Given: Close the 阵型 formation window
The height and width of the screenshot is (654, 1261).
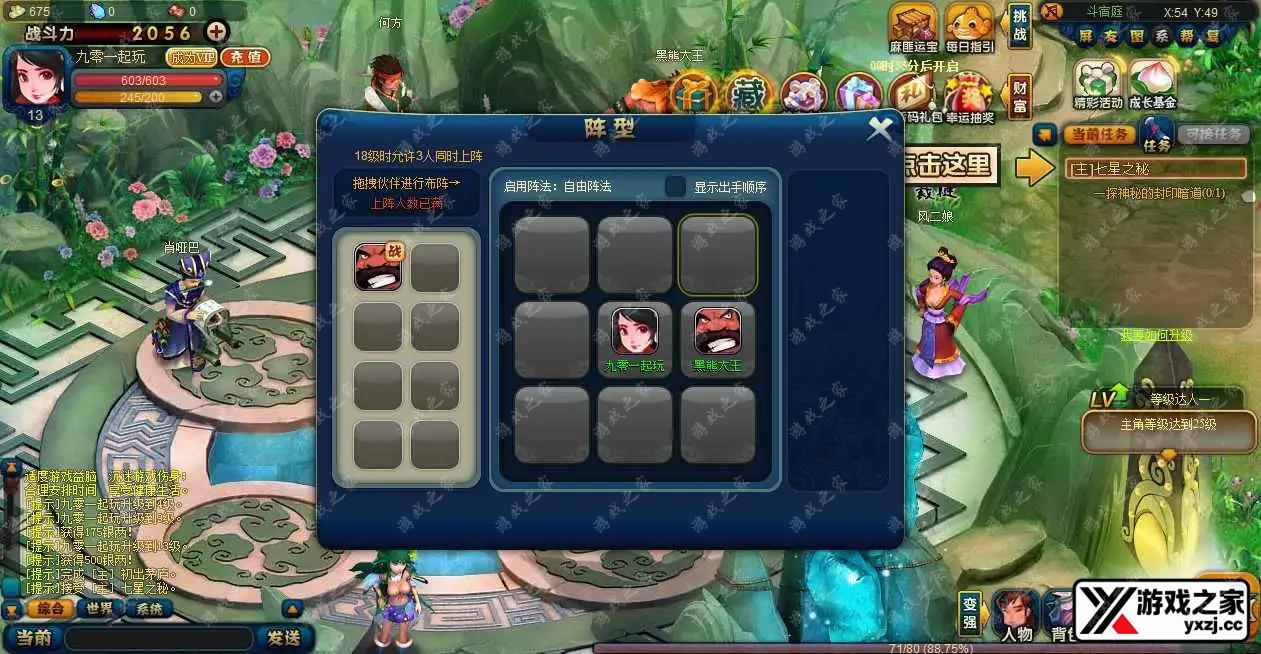Looking at the screenshot, I should 880,129.
